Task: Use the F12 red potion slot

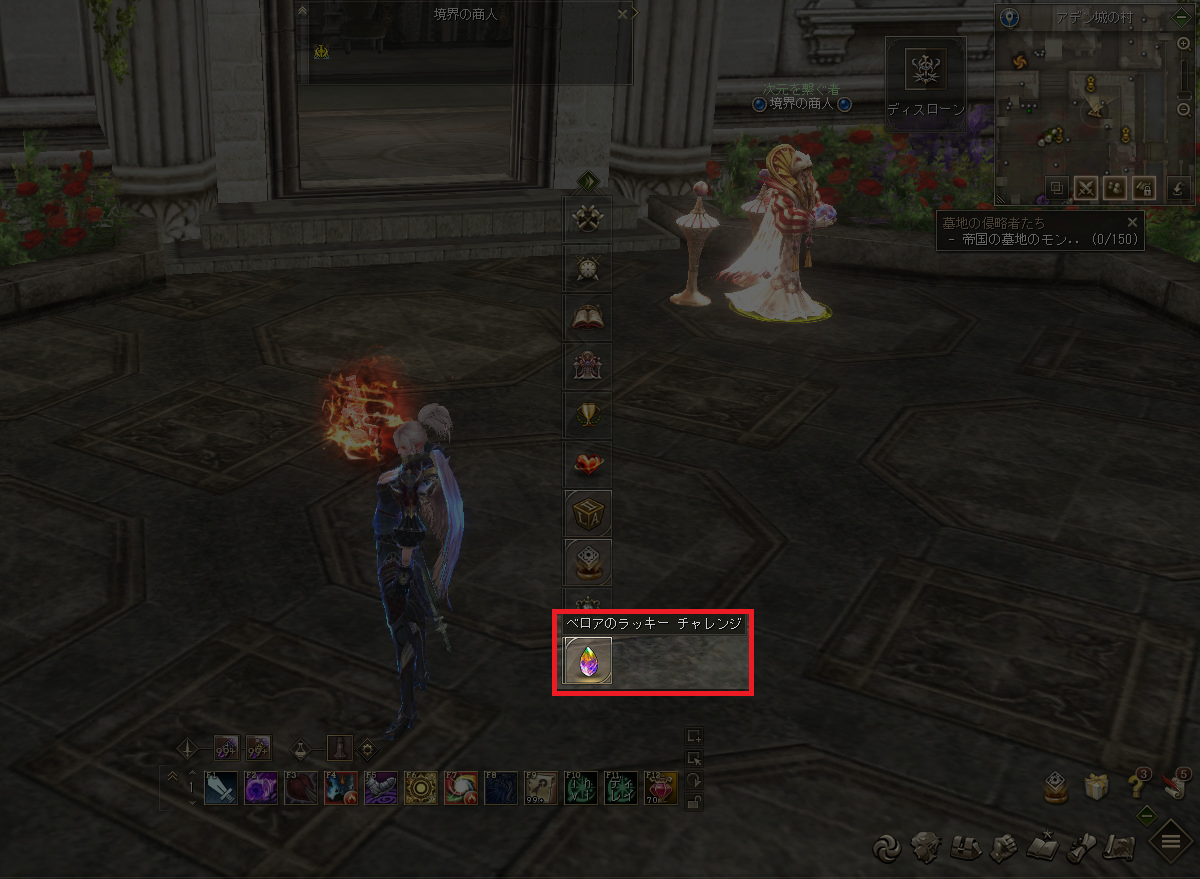Action: point(661,788)
